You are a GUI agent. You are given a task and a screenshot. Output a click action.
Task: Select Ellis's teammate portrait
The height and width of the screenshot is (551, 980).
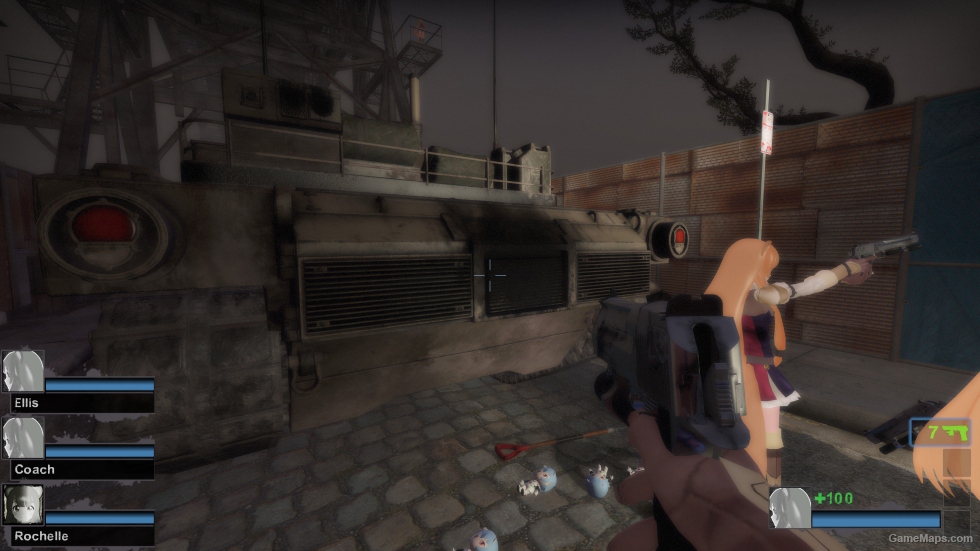(x=22, y=371)
